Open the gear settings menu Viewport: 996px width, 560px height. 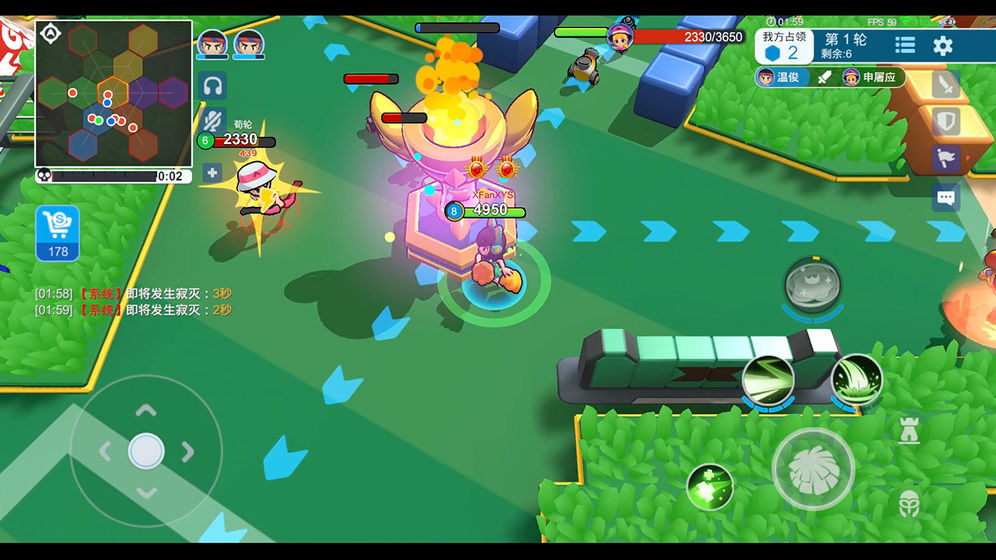943,45
